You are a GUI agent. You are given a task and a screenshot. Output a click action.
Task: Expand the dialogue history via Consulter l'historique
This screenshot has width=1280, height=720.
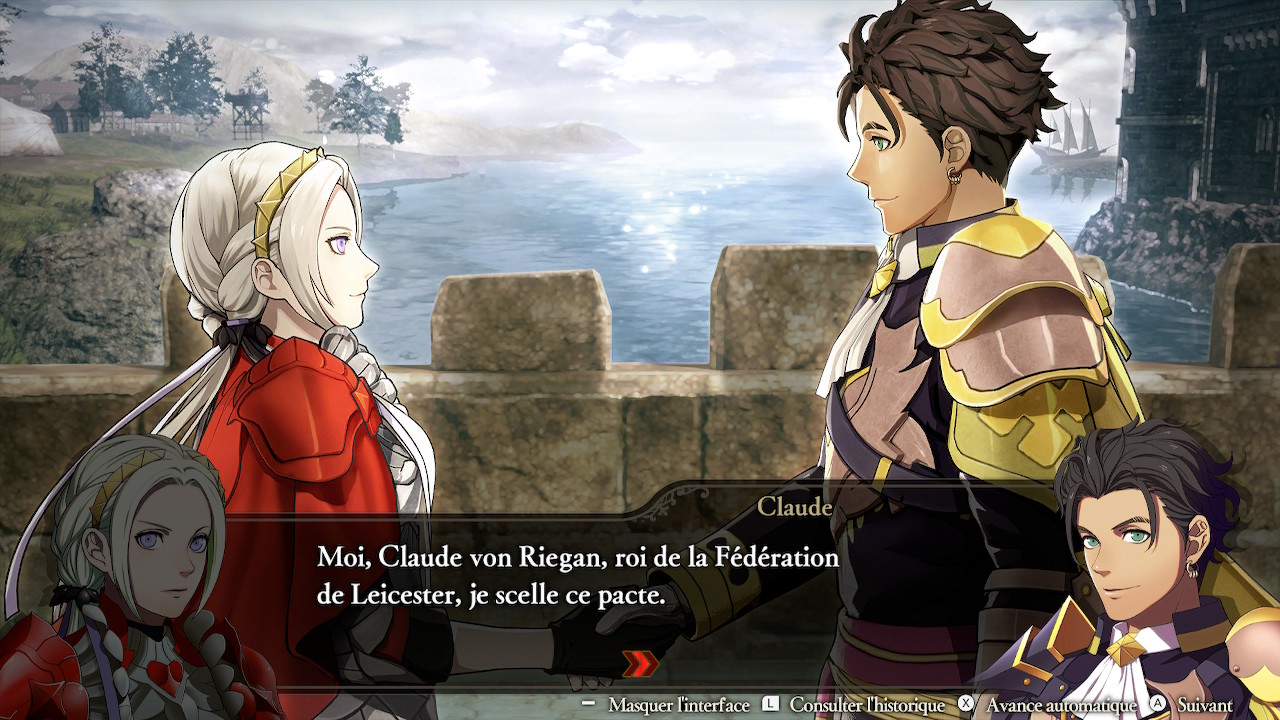click(866, 703)
